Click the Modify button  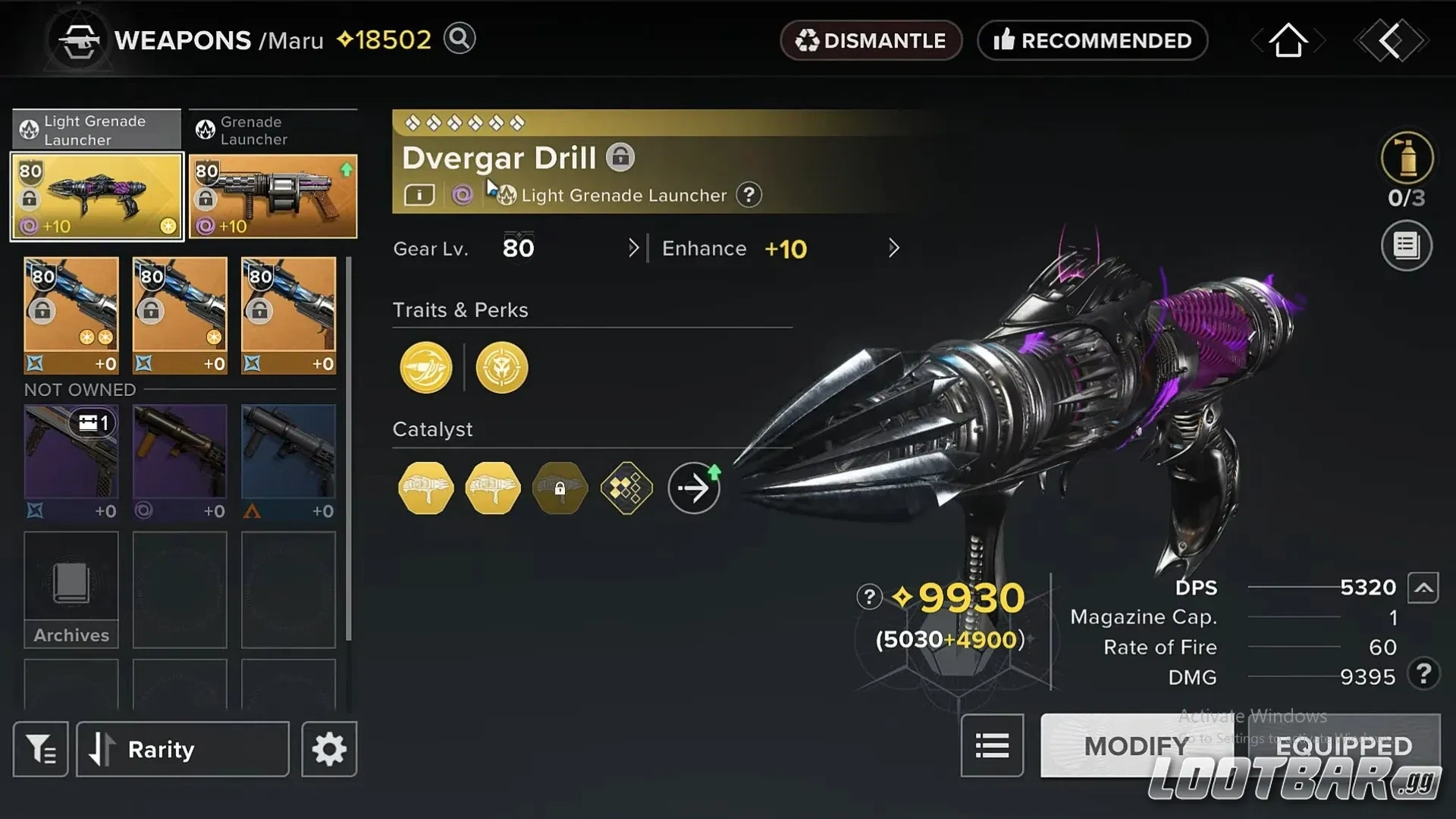click(1136, 745)
